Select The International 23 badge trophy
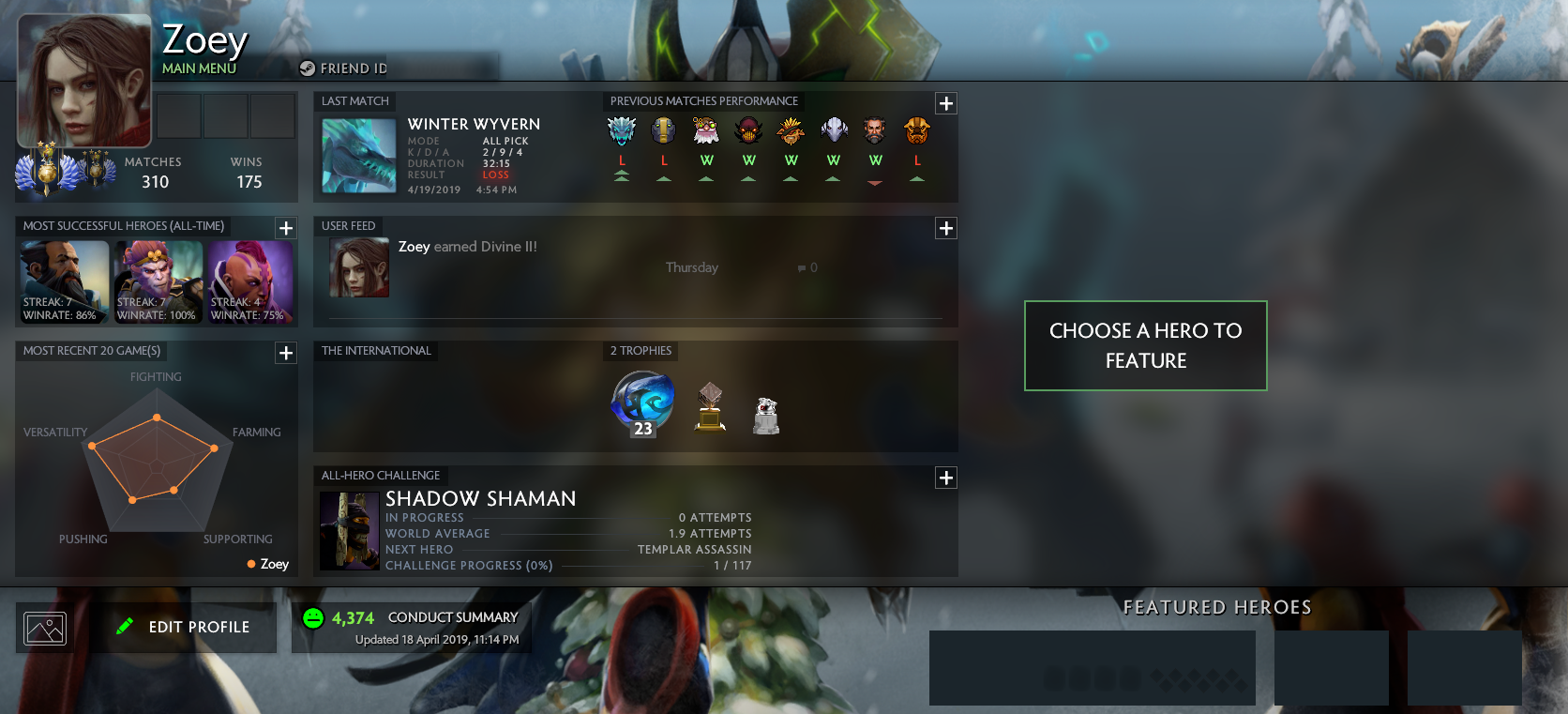Screen dimensions: 1568x714 (641, 403)
